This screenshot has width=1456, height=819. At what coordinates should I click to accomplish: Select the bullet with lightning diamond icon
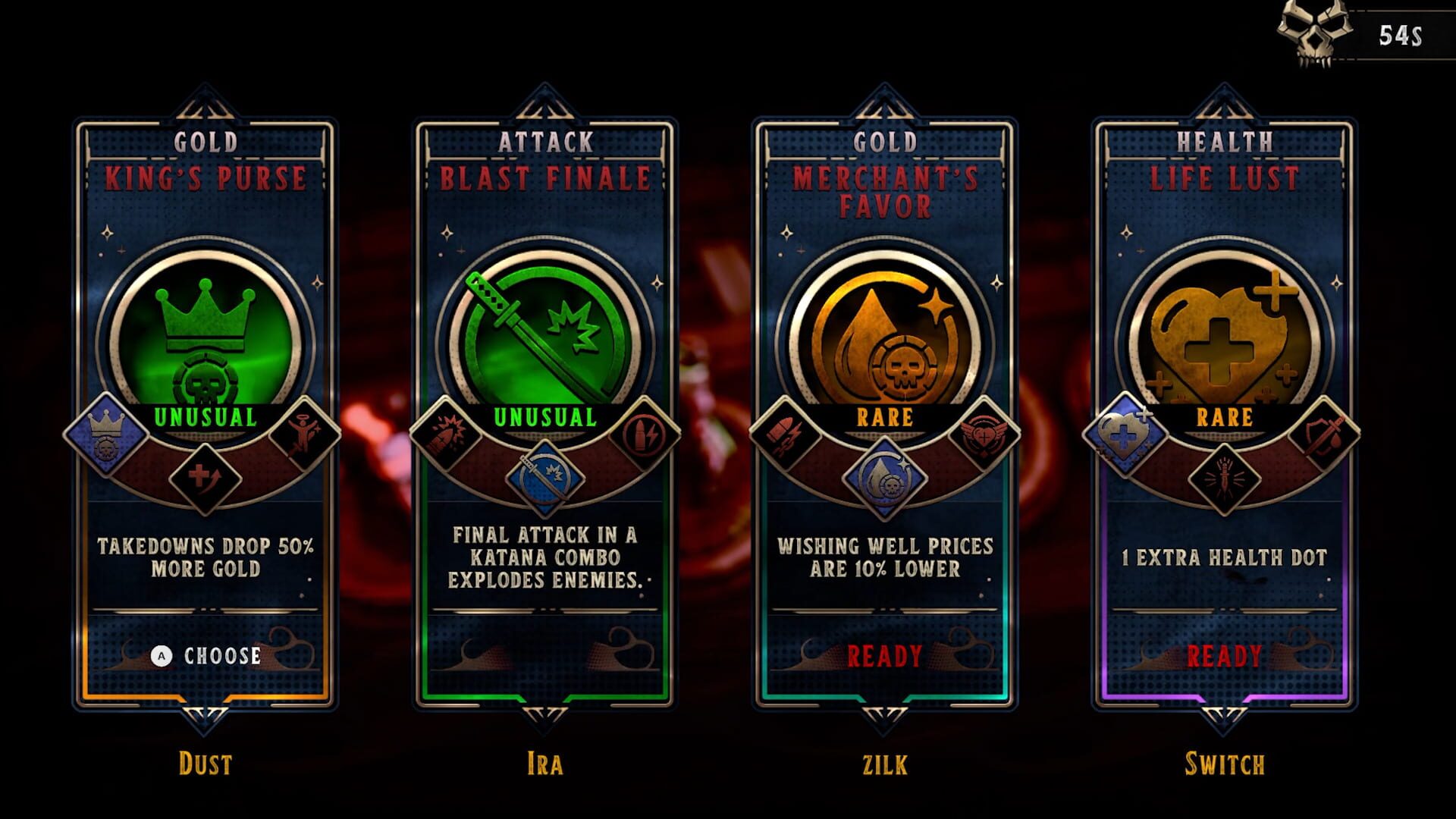point(643,435)
